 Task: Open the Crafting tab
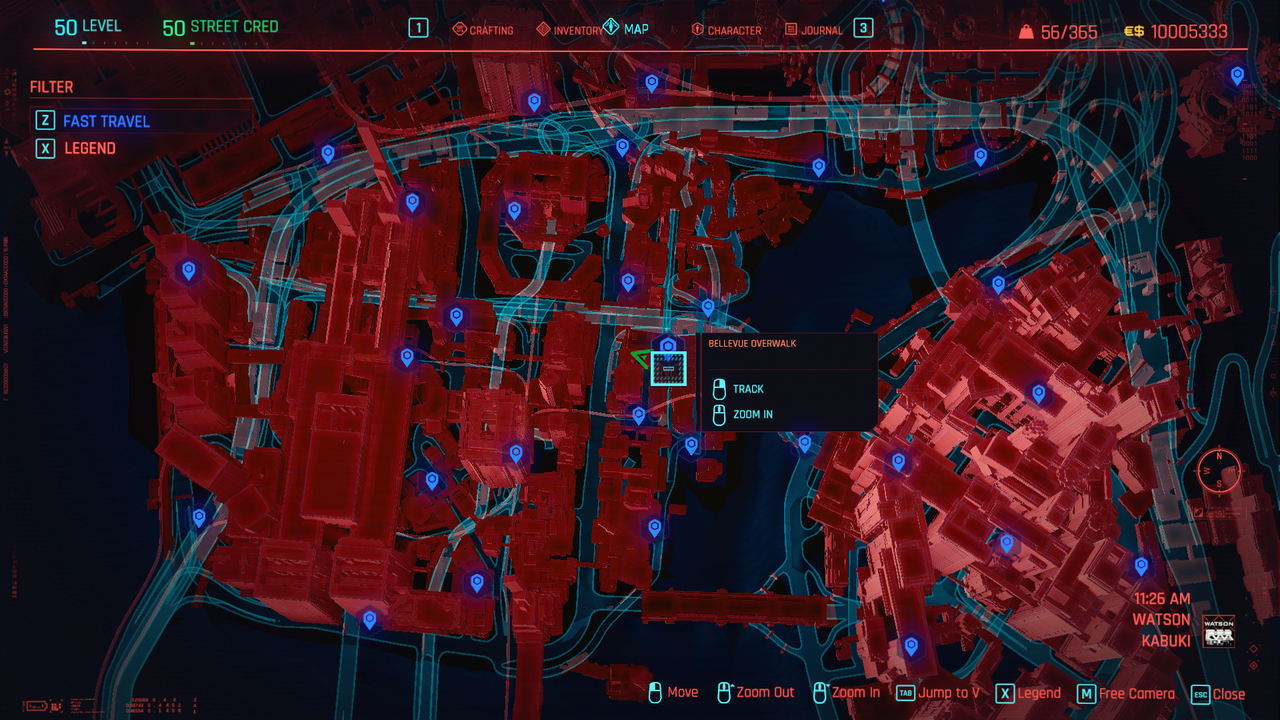pyautogui.click(x=483, y=30)
